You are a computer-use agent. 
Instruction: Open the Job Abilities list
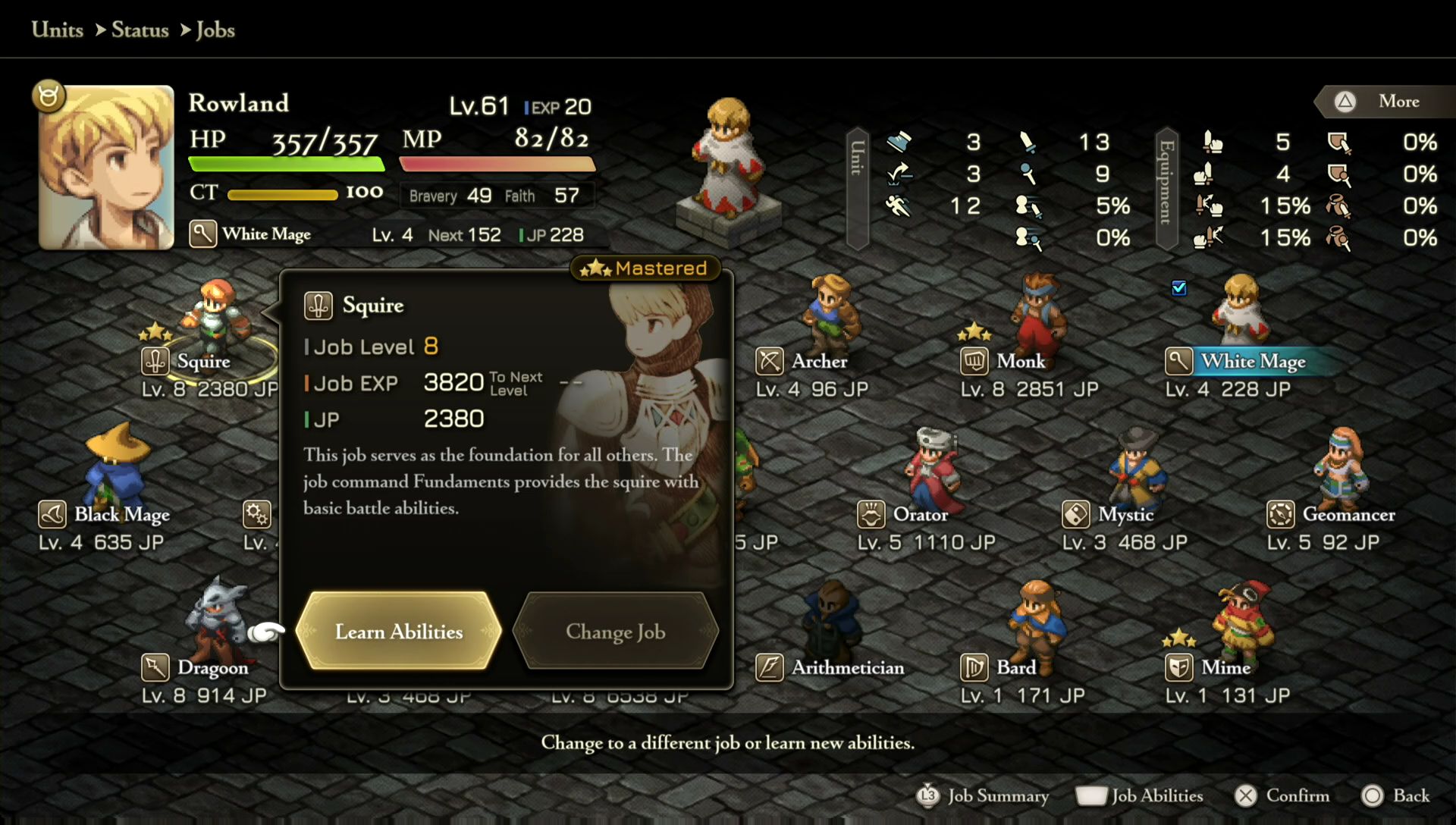[x=1140, y=795]
